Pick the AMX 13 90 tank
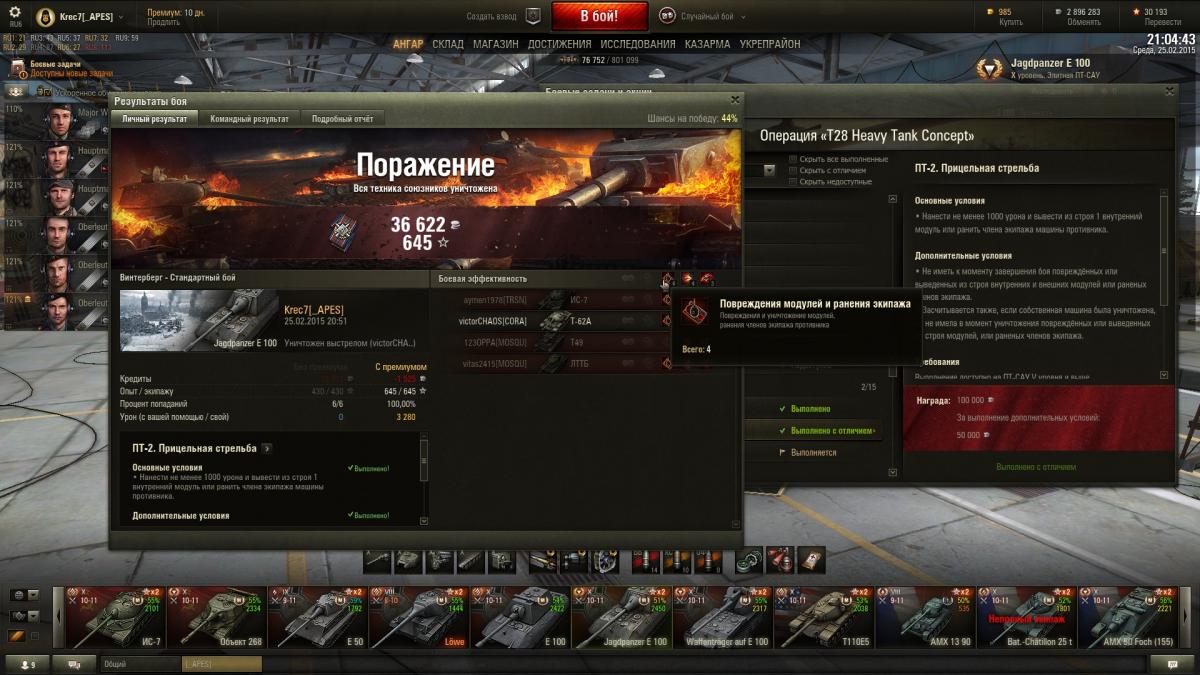 (x=924, y=618)
